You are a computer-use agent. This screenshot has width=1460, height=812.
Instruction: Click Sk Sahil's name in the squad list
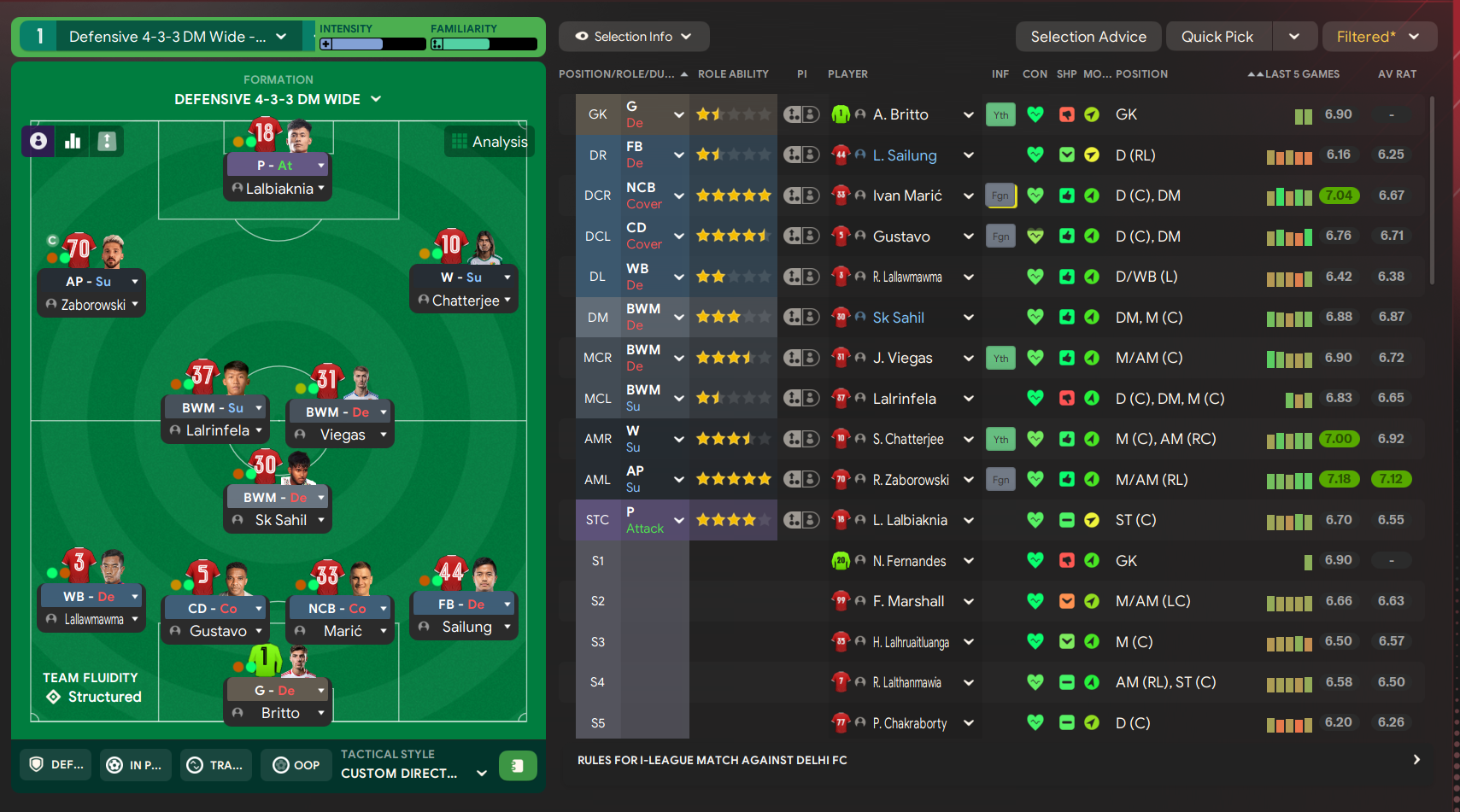pyautogui.click(x=898, y=318)
